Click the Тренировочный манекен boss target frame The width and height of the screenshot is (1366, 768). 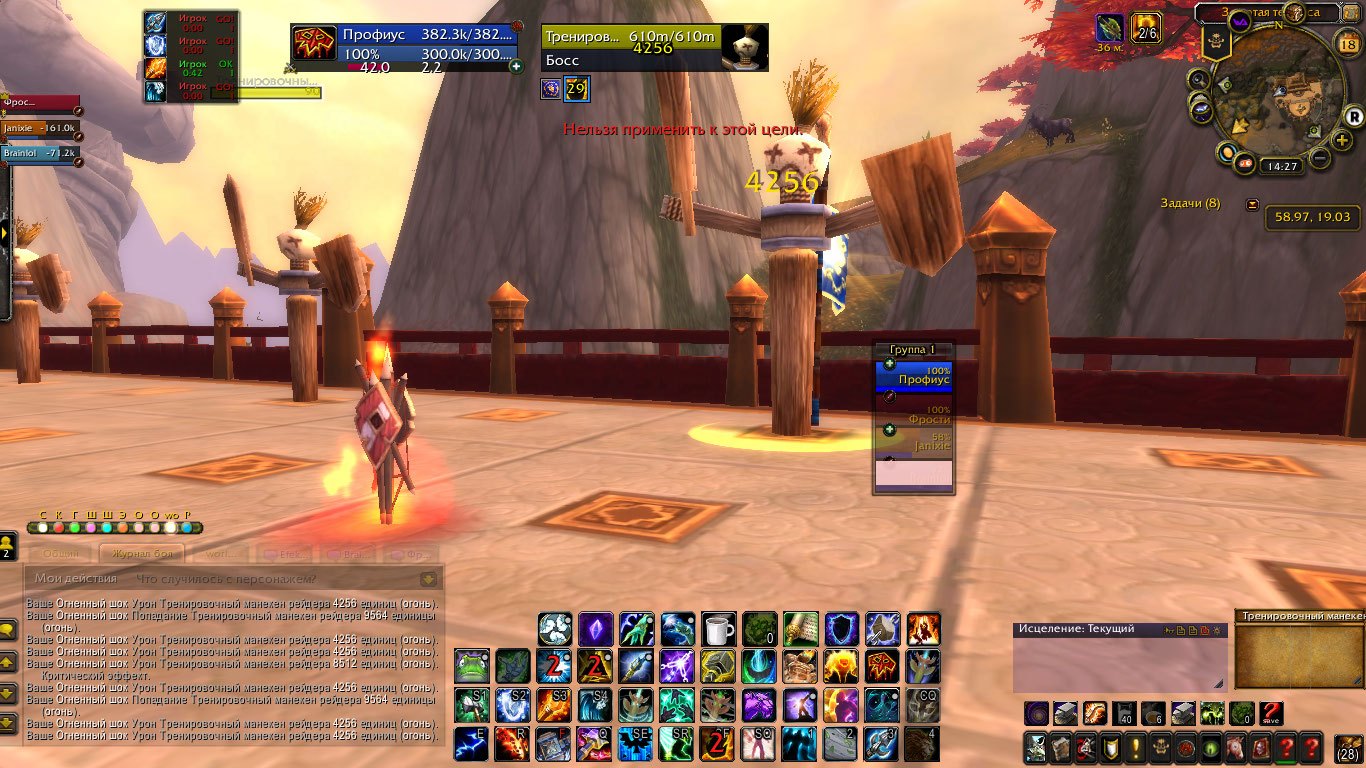coord(630,48)
